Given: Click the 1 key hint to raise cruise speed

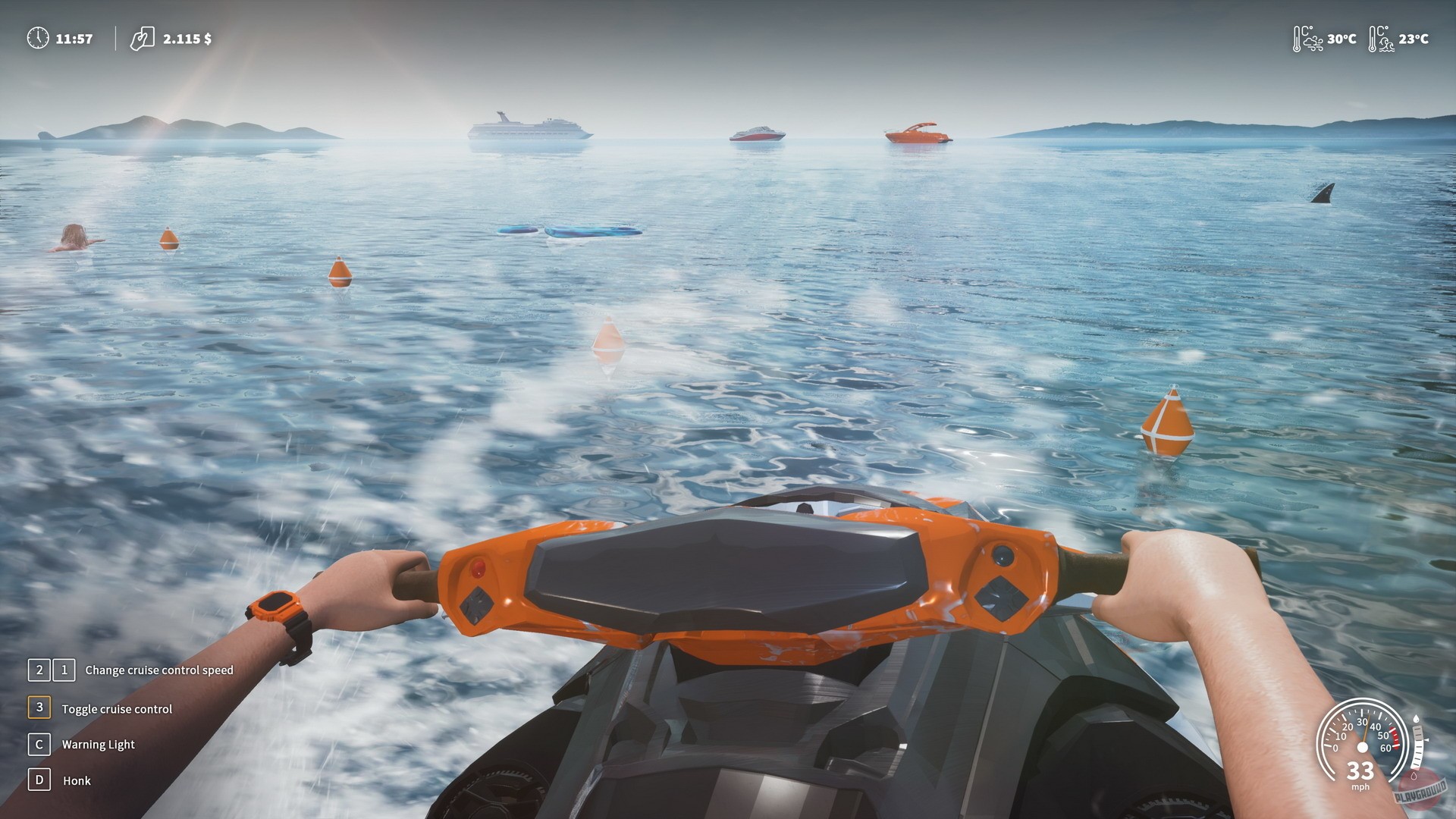Looking at the screenshot, I should tap(64, 670).
